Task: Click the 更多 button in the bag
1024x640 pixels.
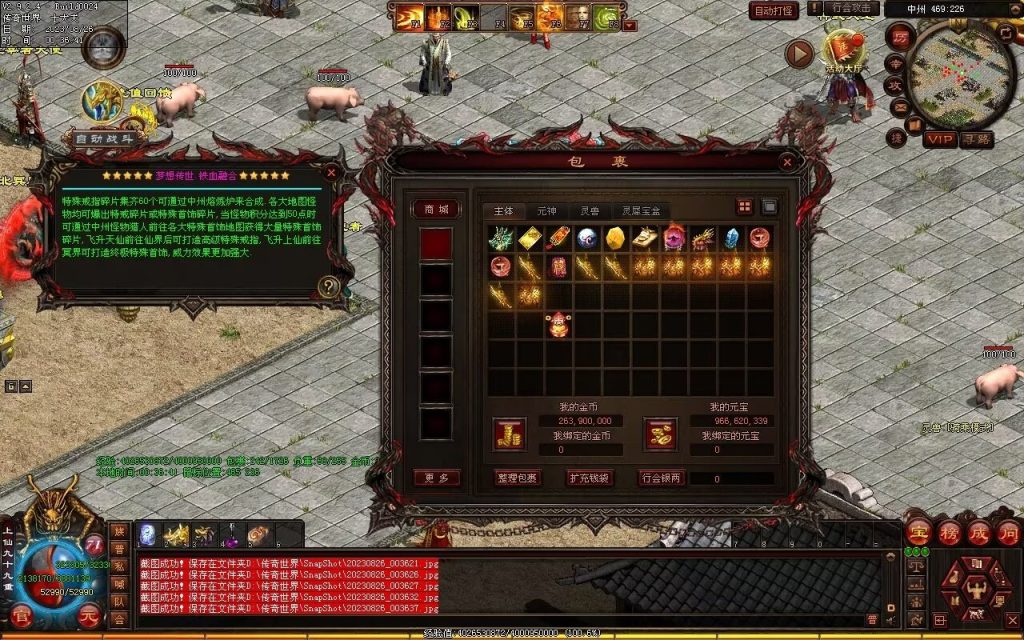Action: [x=437, y=478]
